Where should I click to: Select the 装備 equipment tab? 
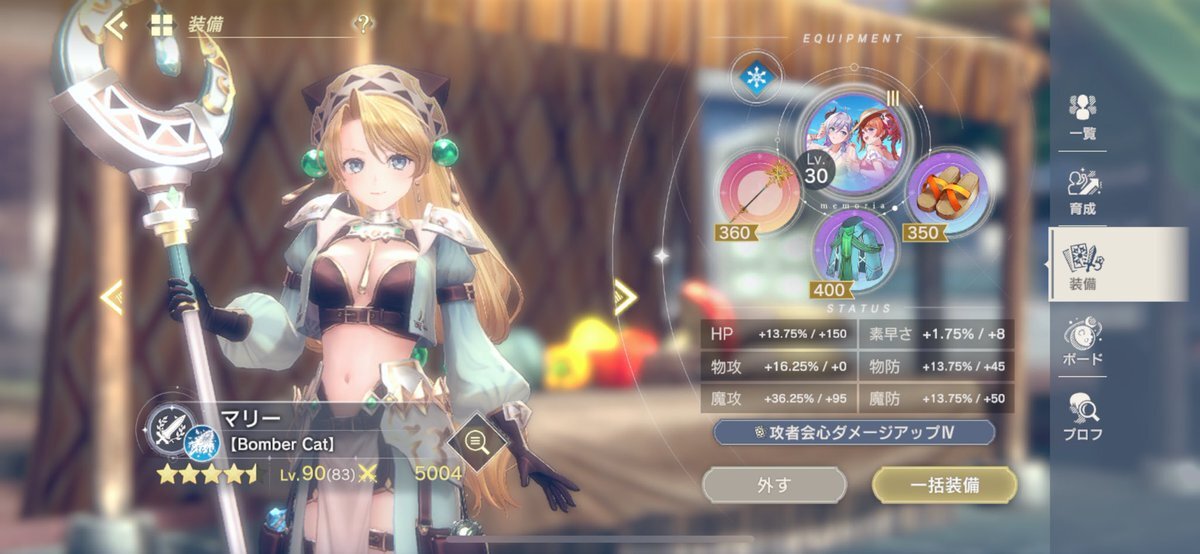[1082, 265]
